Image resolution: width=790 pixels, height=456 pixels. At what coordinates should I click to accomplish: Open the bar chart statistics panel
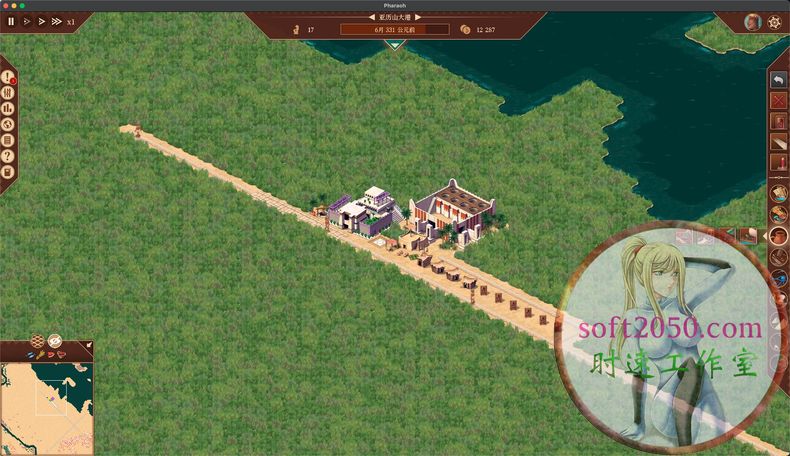8,108
